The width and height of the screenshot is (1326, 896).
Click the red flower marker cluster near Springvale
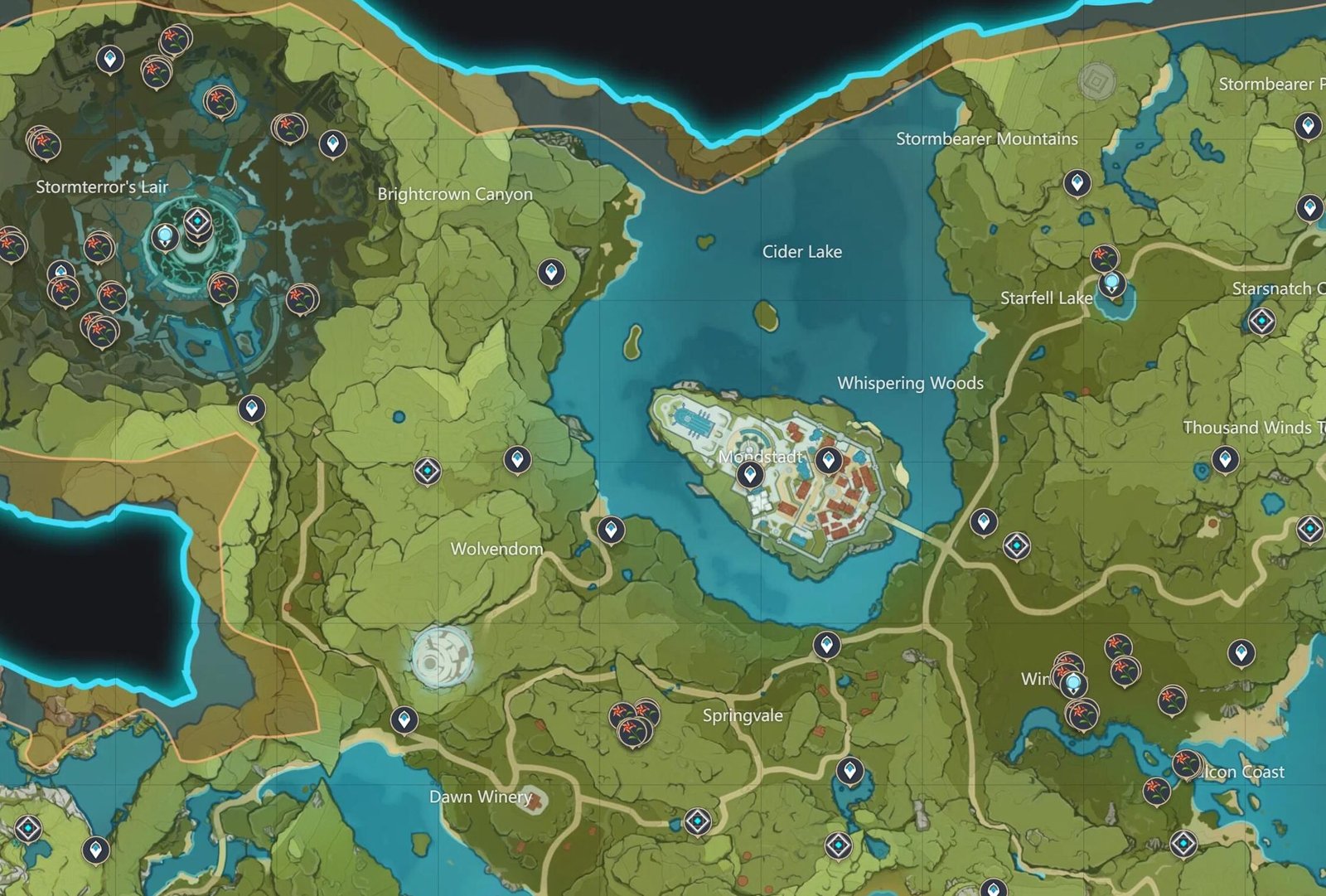click(634, 720)
